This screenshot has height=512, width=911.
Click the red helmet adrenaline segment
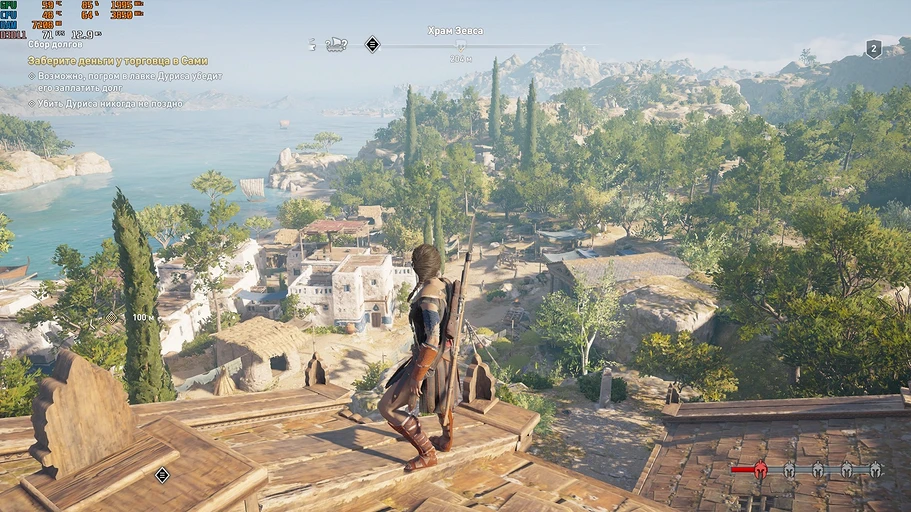(x=760, y=468)
